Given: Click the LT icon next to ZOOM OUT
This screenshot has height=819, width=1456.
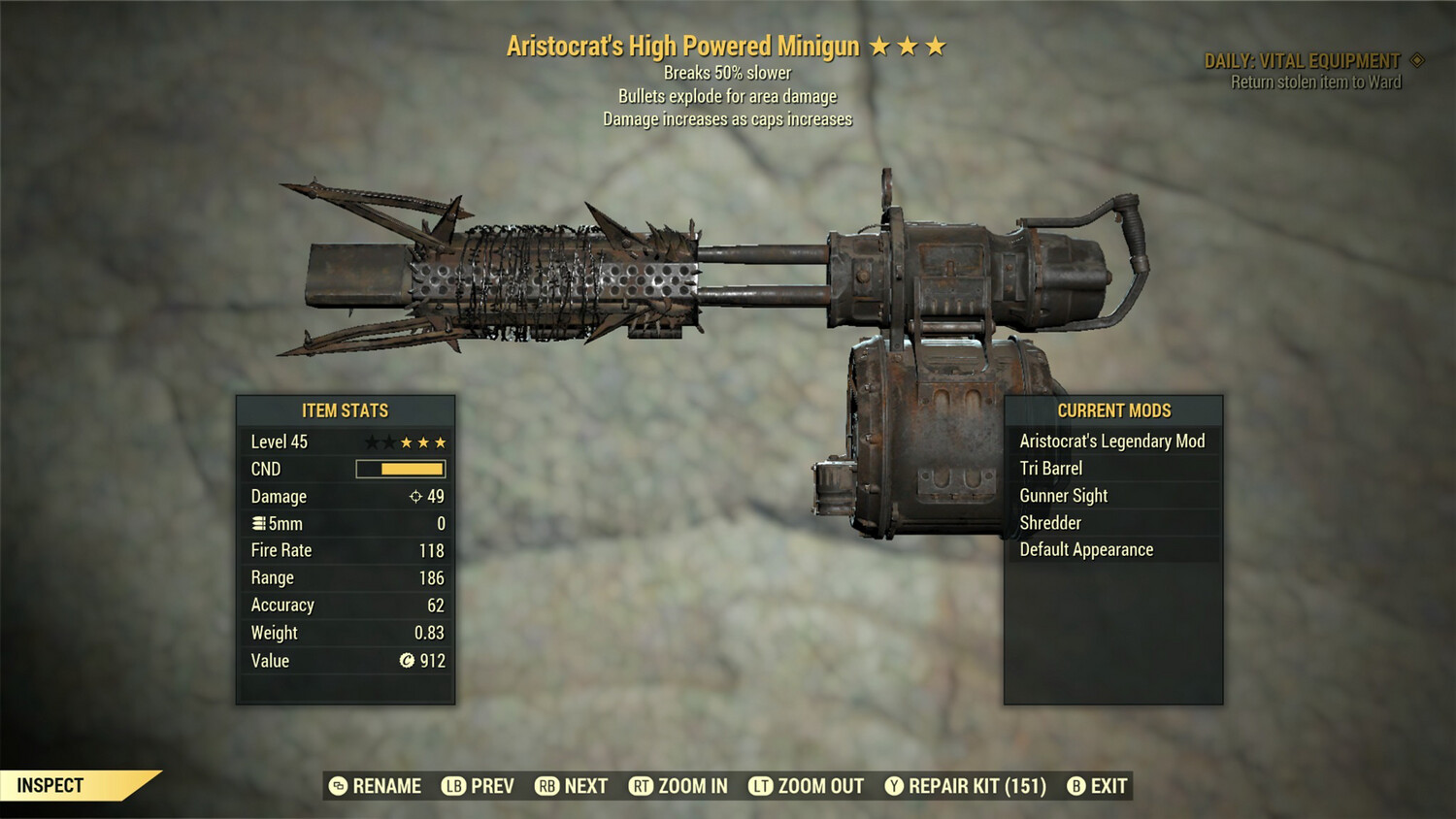Looking at the screenshot, I should (x=762, y=786).
